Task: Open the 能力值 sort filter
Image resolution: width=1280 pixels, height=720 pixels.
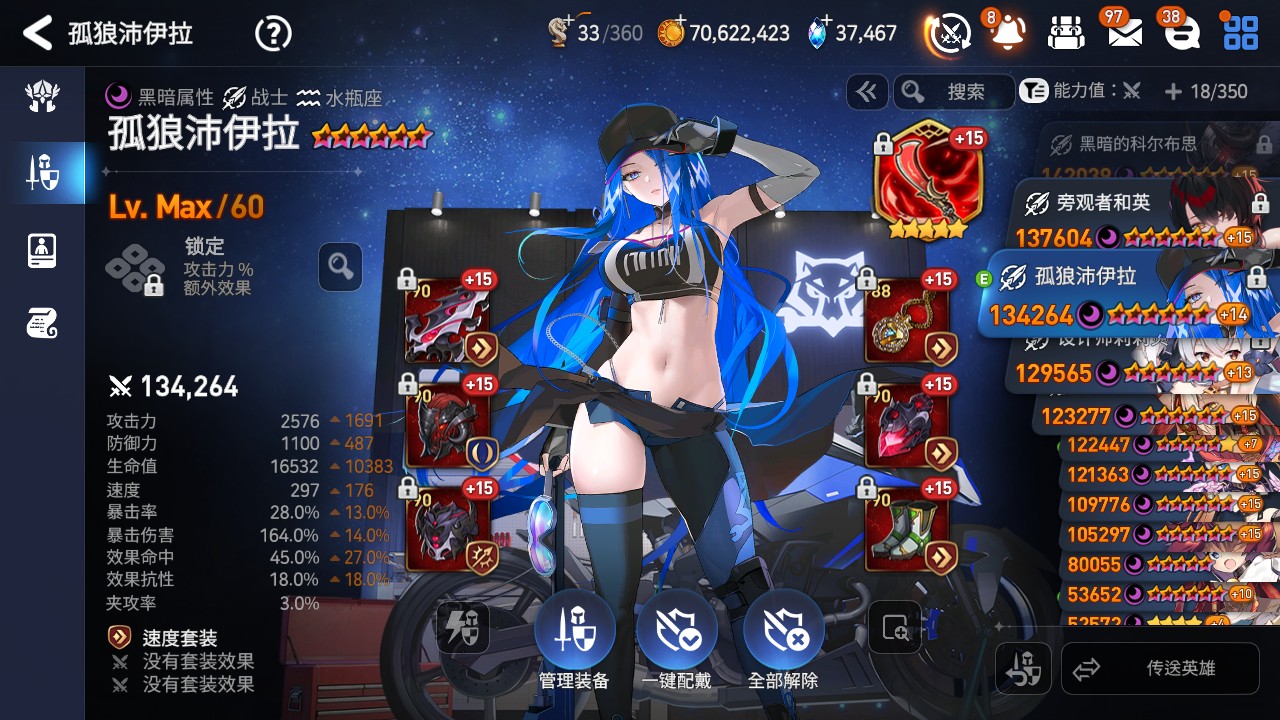Action: (x=1080, y=92)
